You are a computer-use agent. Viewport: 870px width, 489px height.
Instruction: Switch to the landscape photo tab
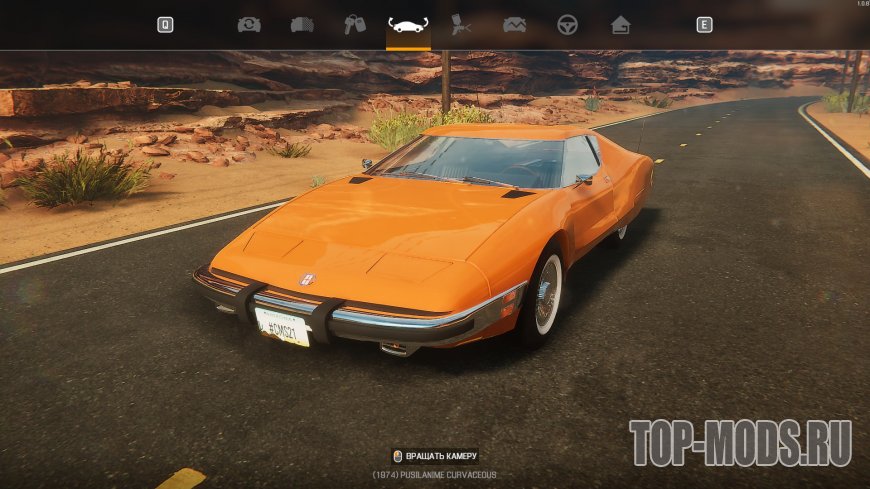(514, 25)
